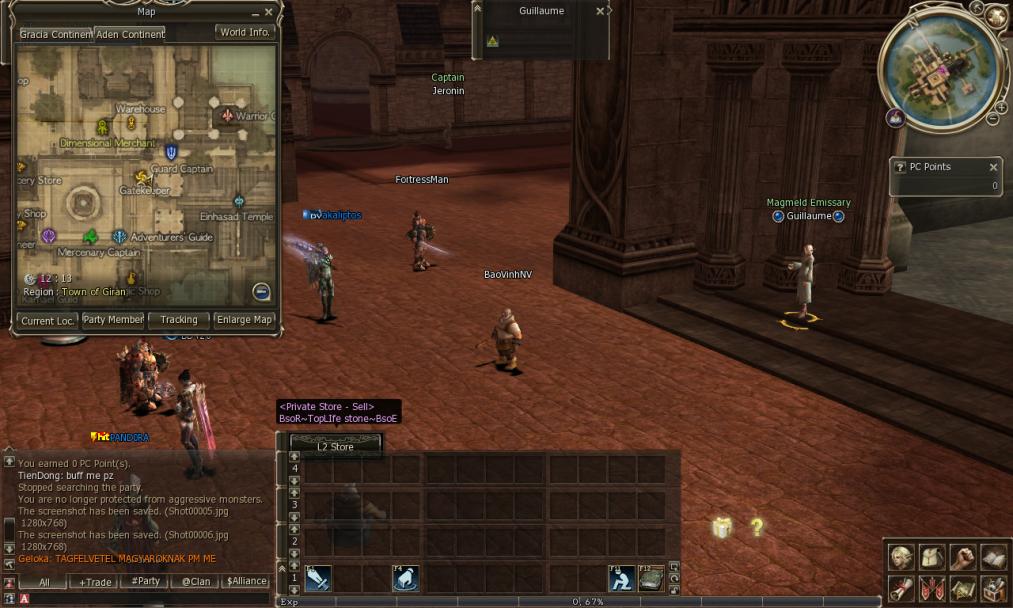Screen dimensions: 1013x608
Task: Select the @Clan chat tab
Action: coord(196,581)
